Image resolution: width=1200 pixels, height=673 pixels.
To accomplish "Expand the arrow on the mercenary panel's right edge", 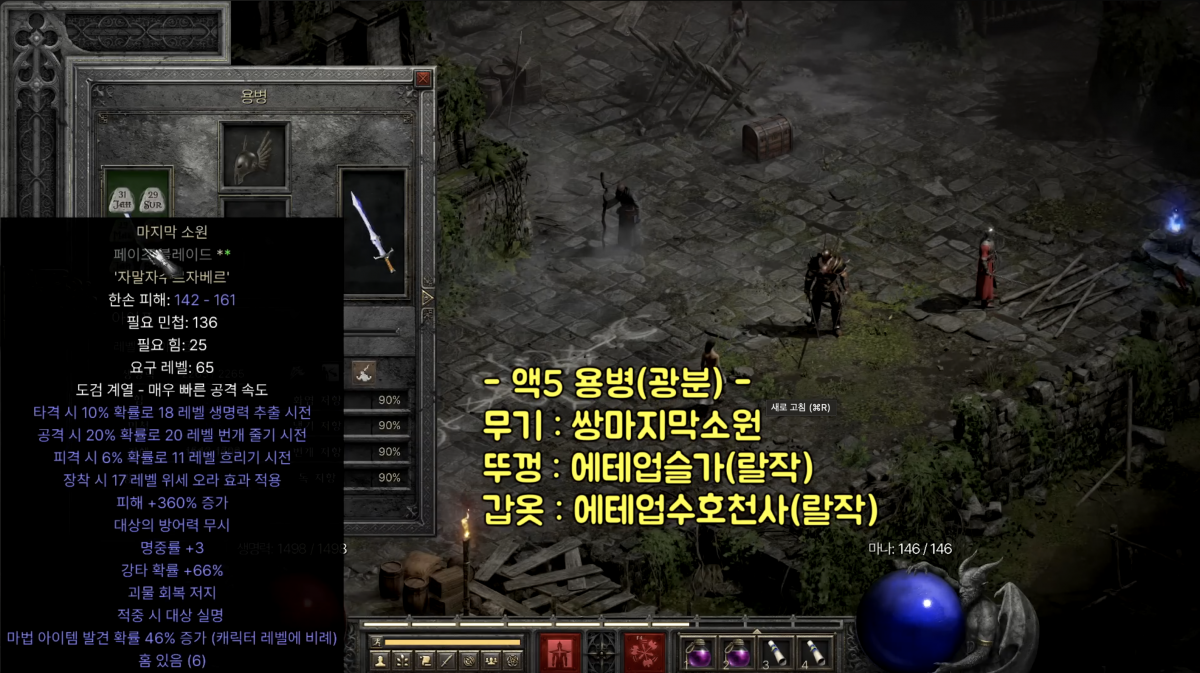I will (428, 297).
